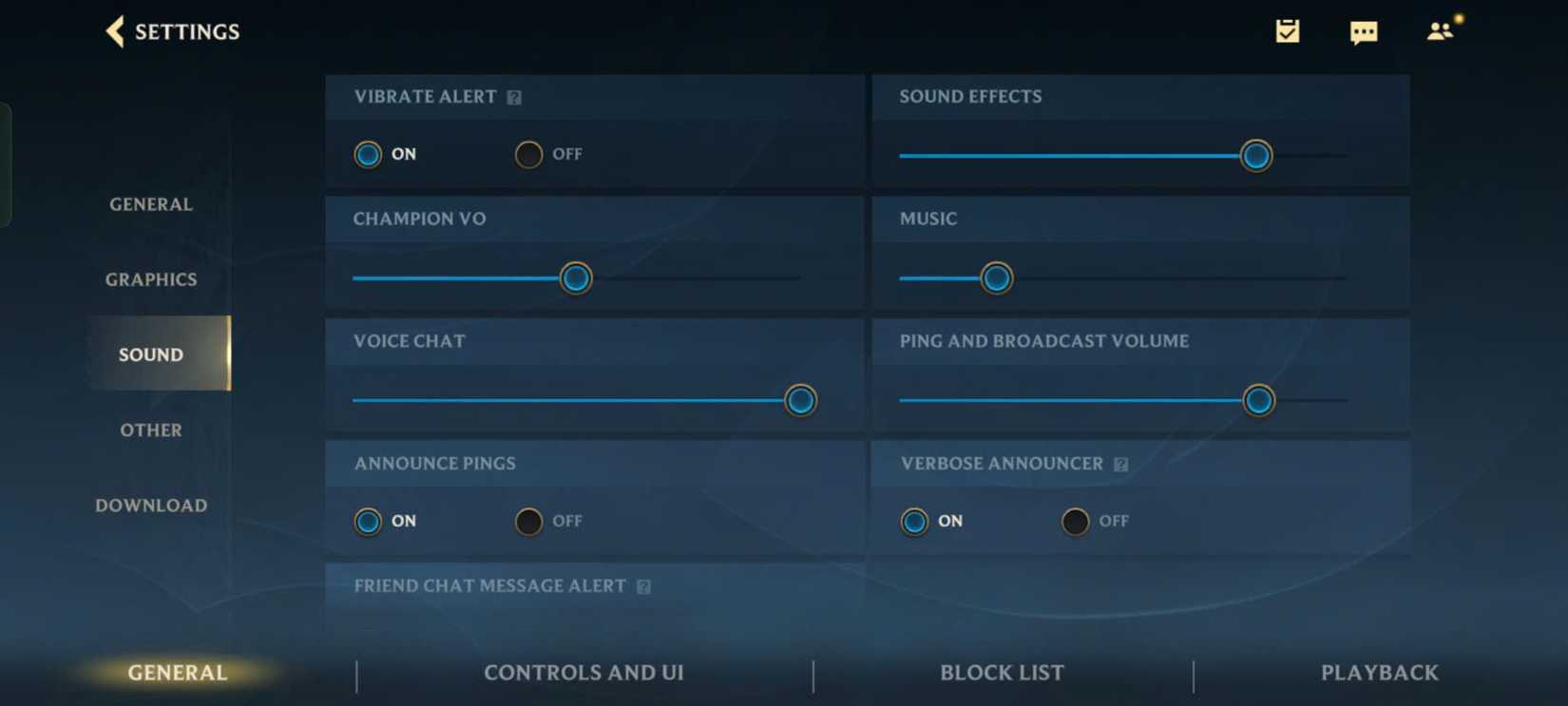Click the Vibrate Alert help icon
This screenshot has width=1568, height=706.
tap(515, 96)
